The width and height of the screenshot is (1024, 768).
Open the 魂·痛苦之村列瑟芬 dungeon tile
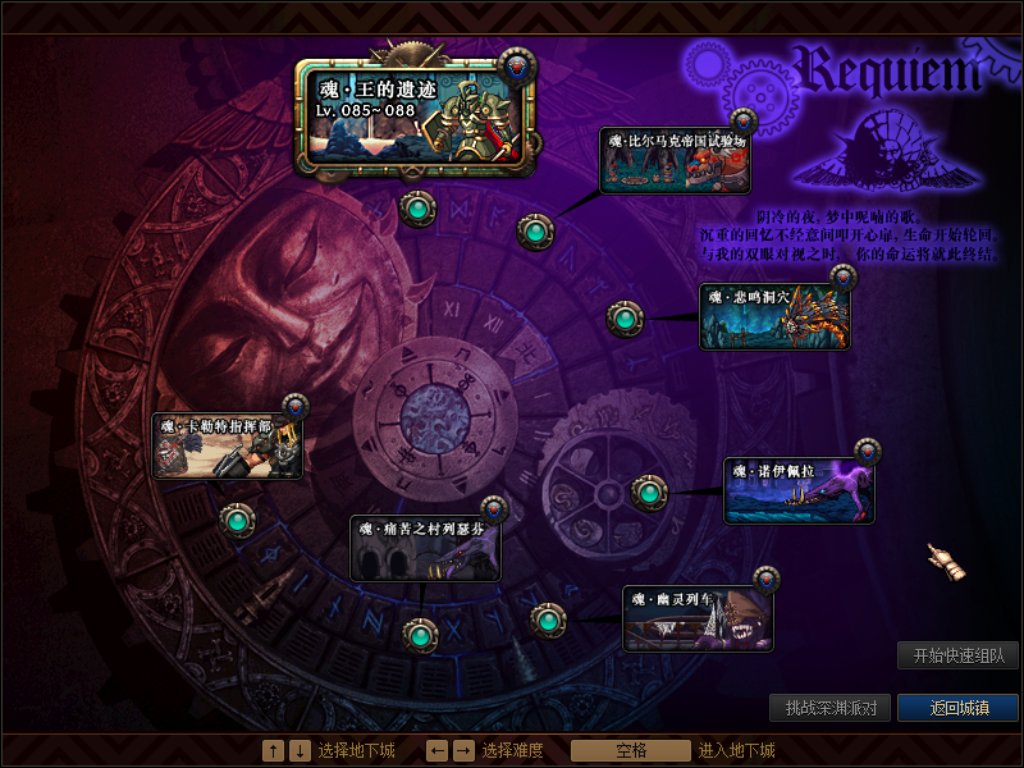424,549
